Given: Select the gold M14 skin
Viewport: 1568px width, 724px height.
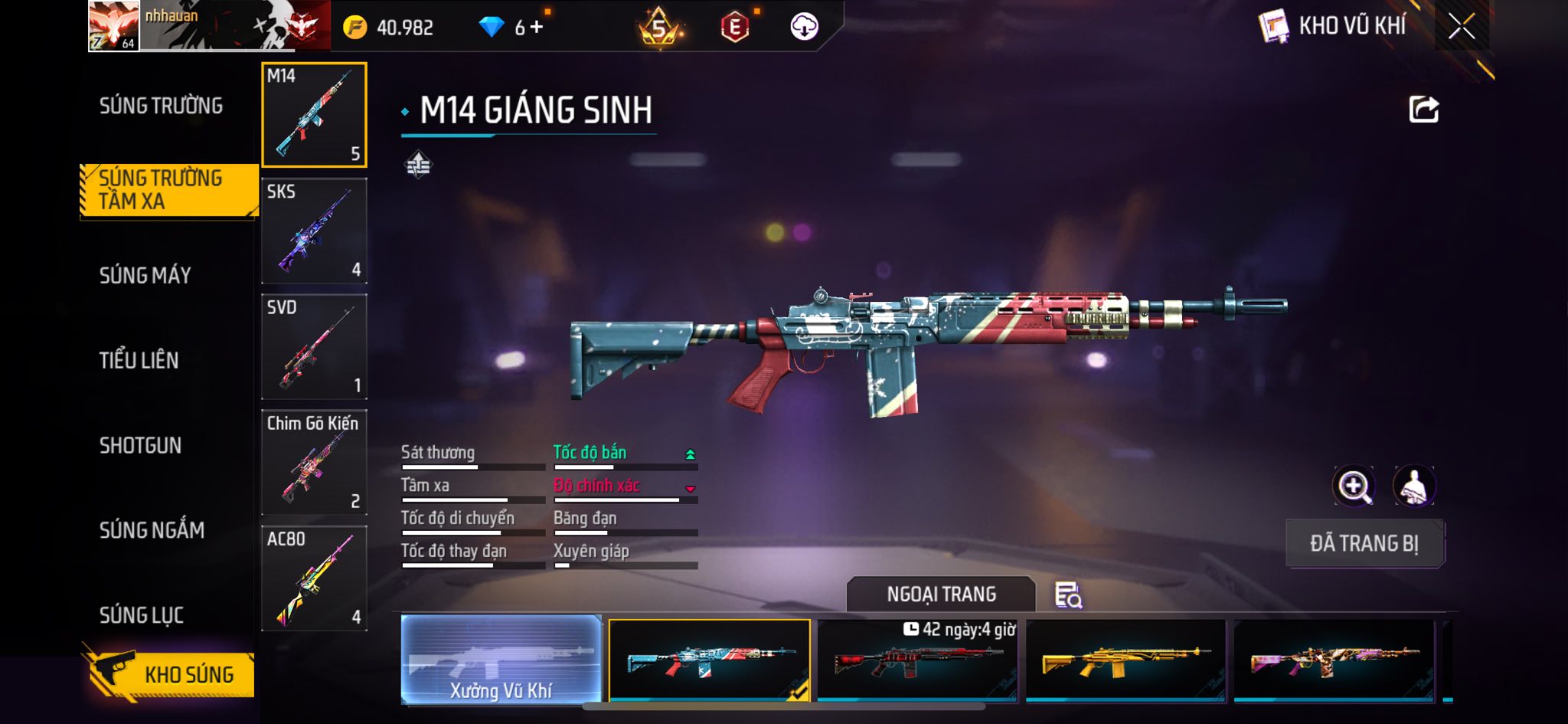Looking at the screenshot, I should point(1125,660).
